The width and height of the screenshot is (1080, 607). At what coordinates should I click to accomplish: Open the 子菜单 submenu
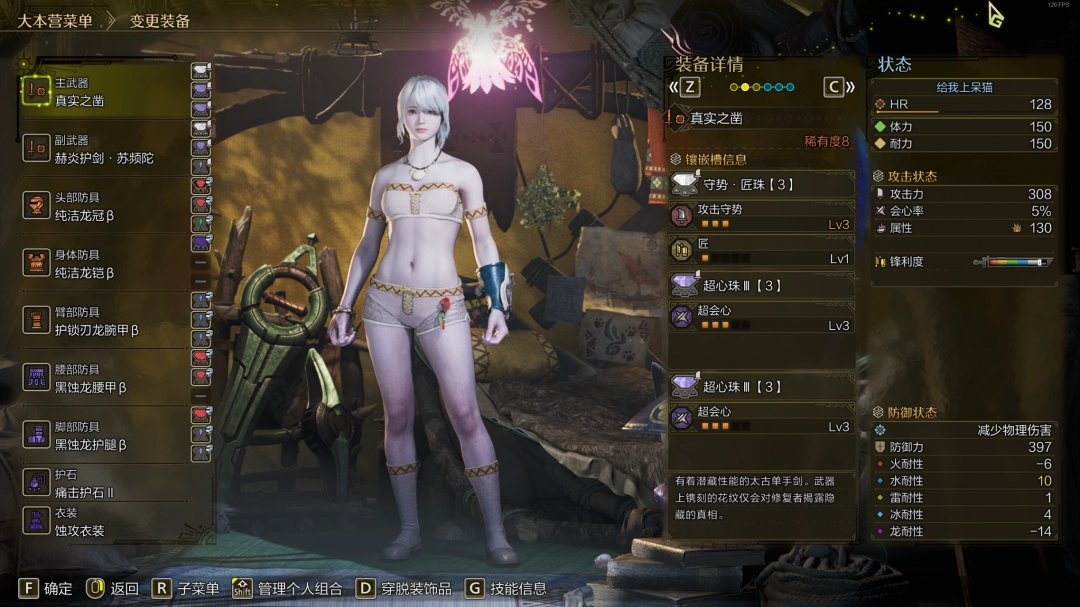(185, 589)
